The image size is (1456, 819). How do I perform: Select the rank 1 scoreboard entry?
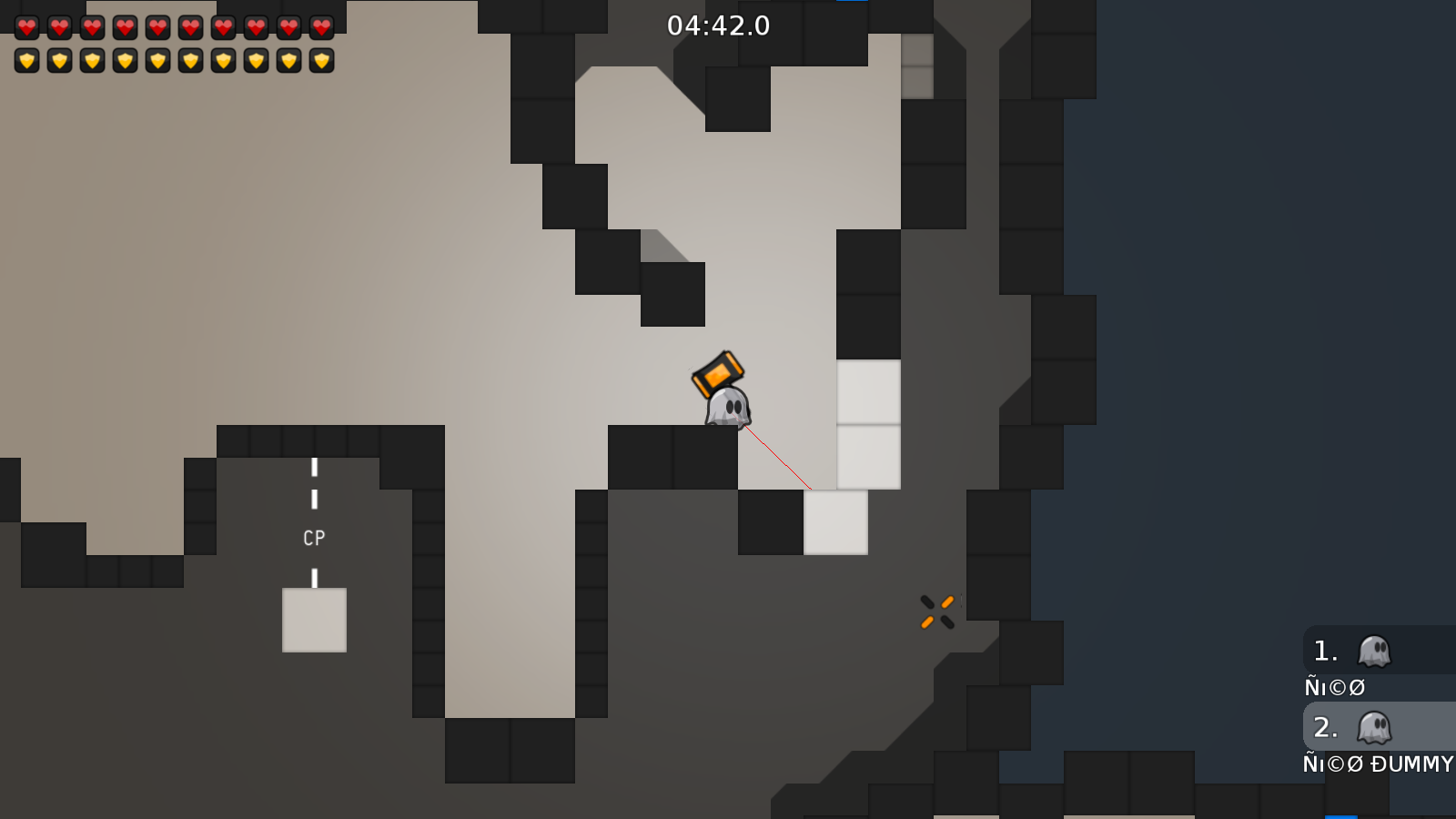pos(1356,652)
